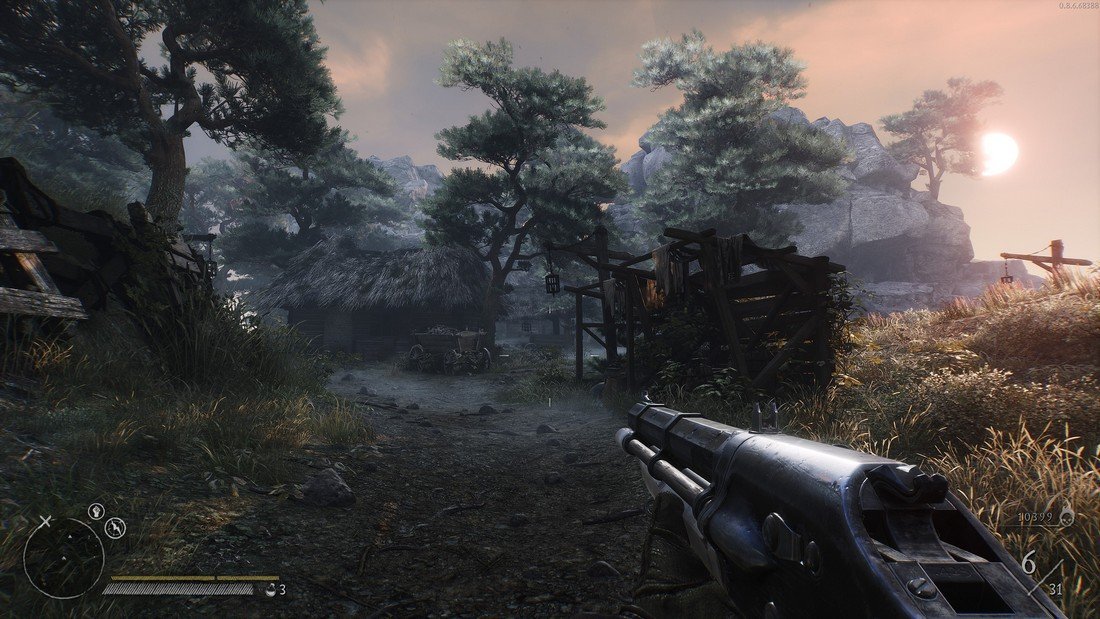Use the healing flask icon
1100x619 pixels.
pyautogui.click(x=270, y=590)
